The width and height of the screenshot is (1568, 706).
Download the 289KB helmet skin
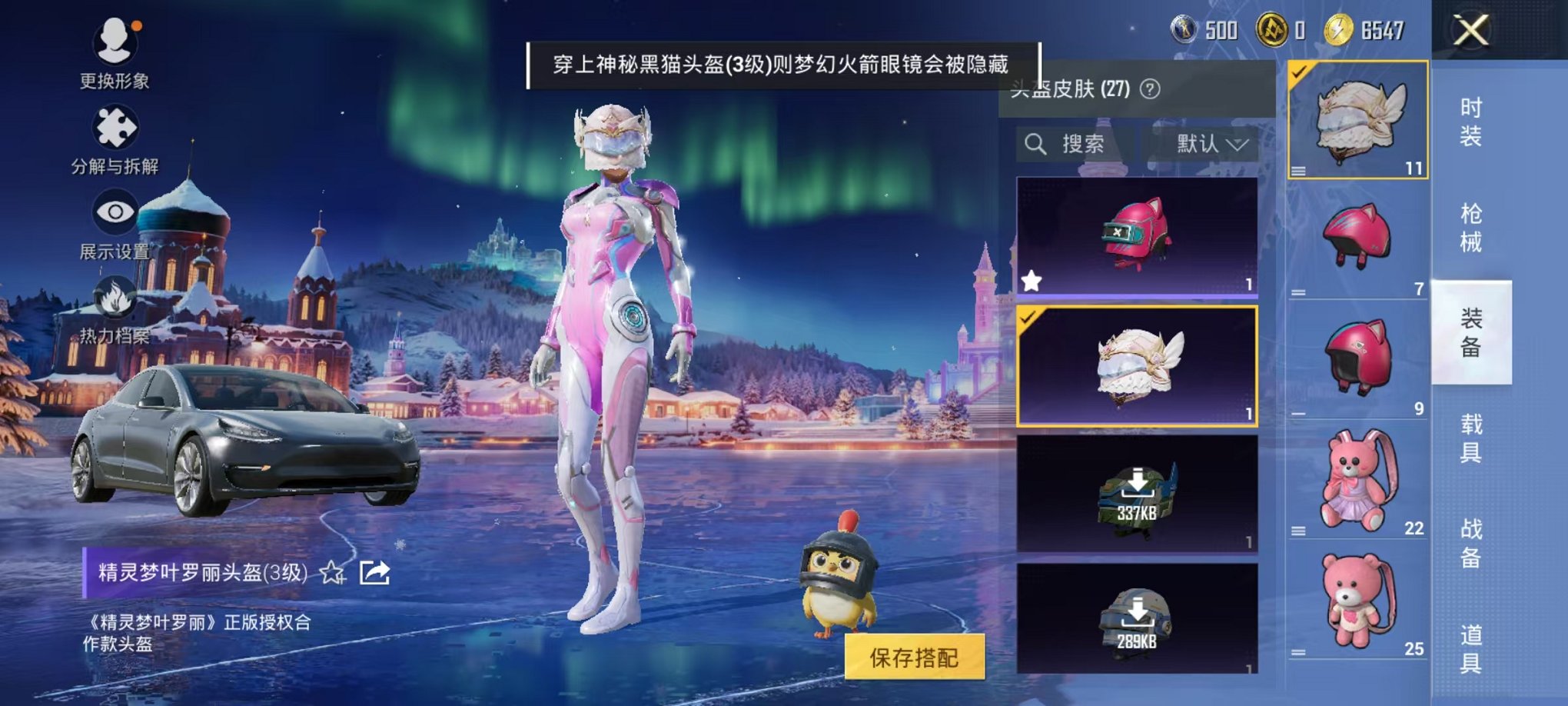1138,622
